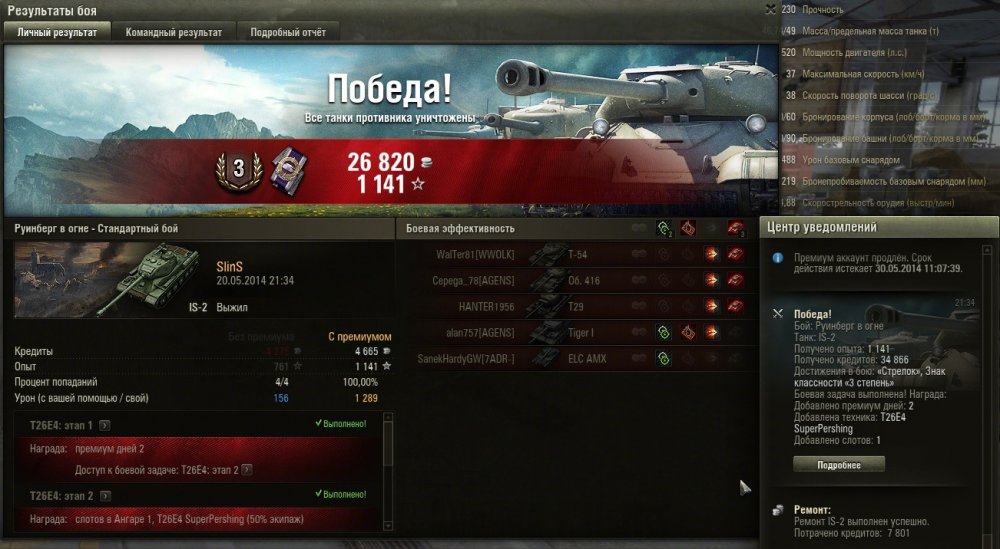1000x549 pixels.
Task: Show the Подробный отчёт tab
Action: (x=288, y=32)
